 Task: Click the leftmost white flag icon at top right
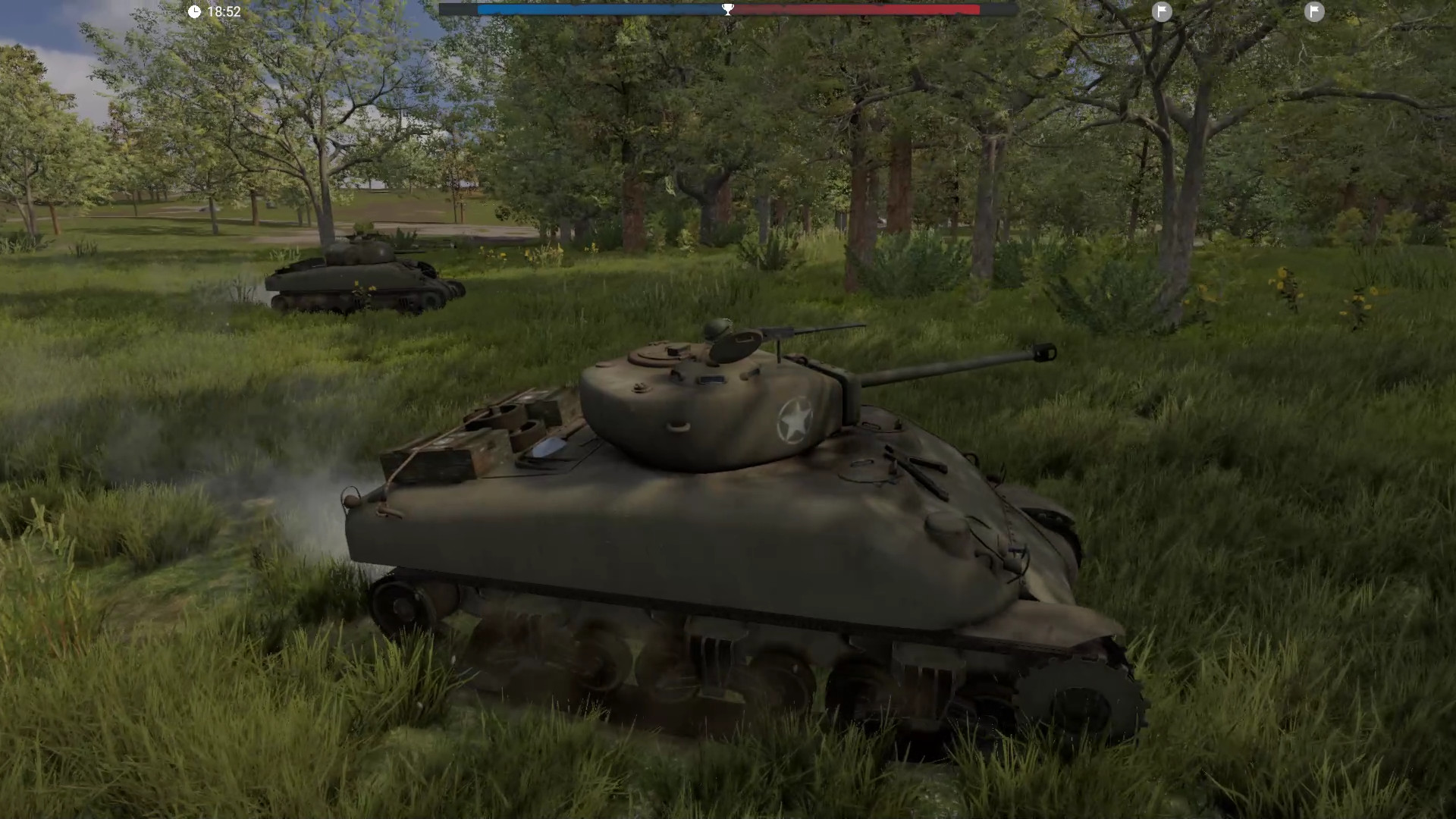[x=1162, y=12]
